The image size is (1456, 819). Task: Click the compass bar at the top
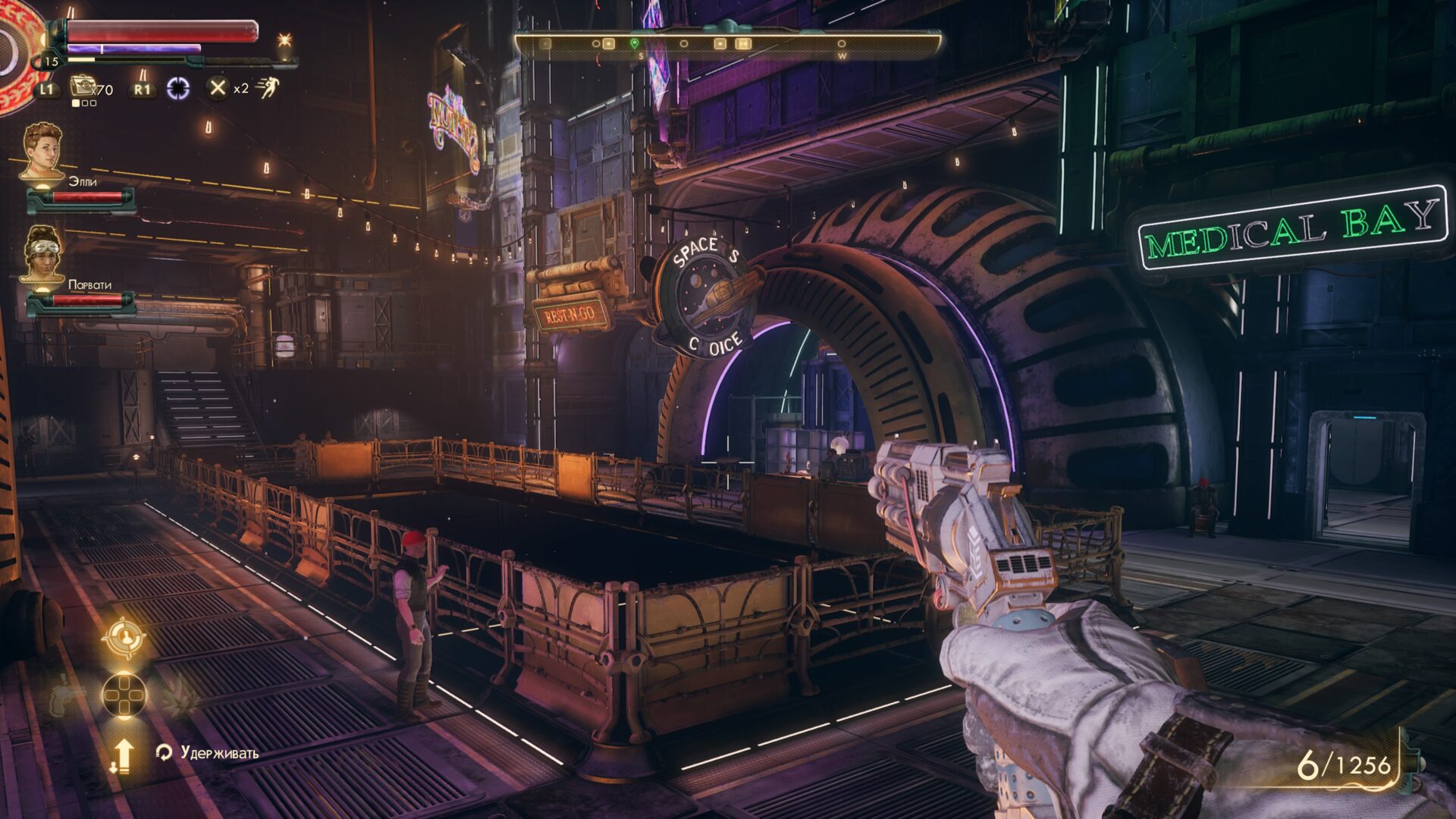tap(728, 44)
